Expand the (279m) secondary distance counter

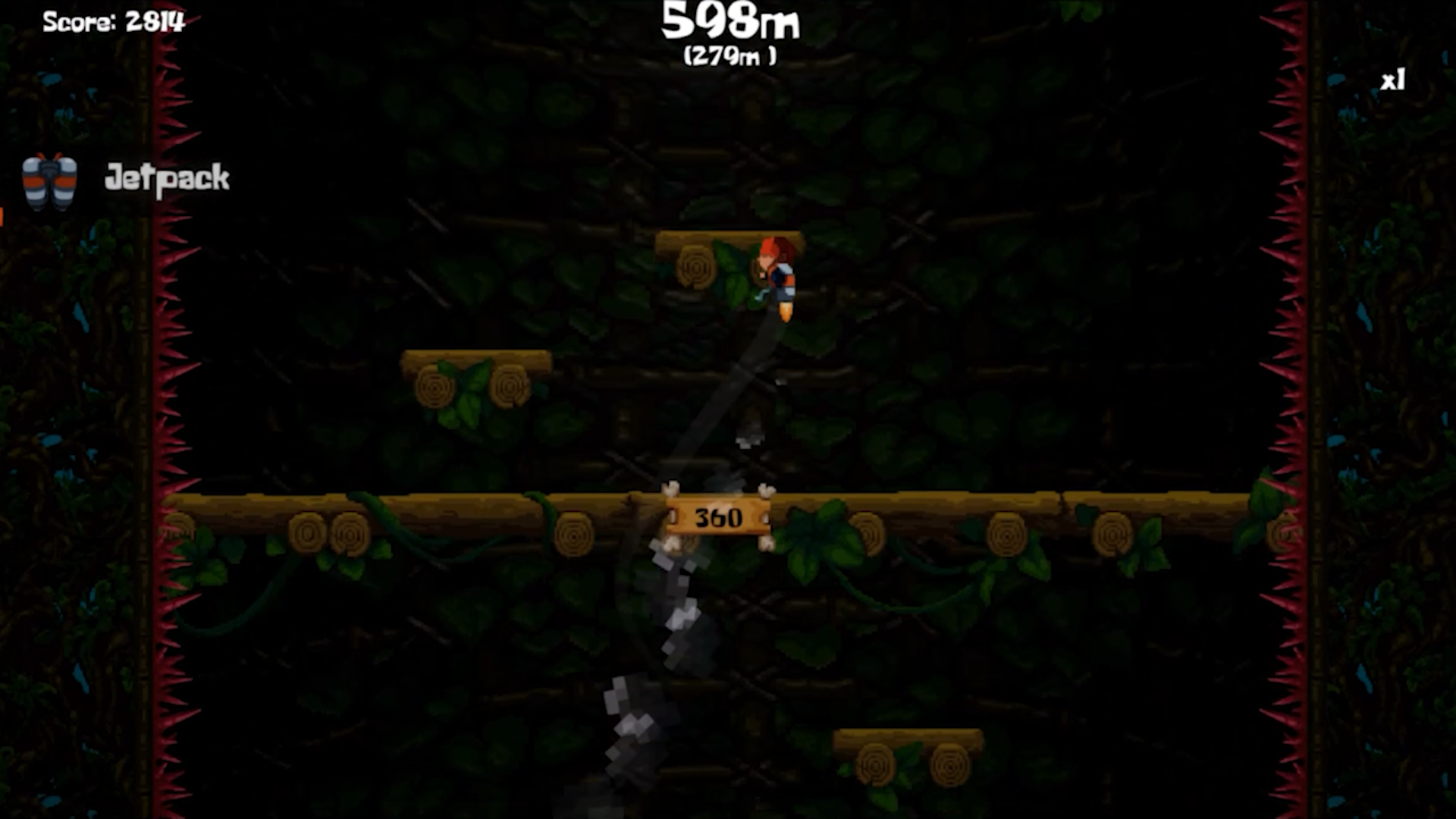(x=729, y=55)
